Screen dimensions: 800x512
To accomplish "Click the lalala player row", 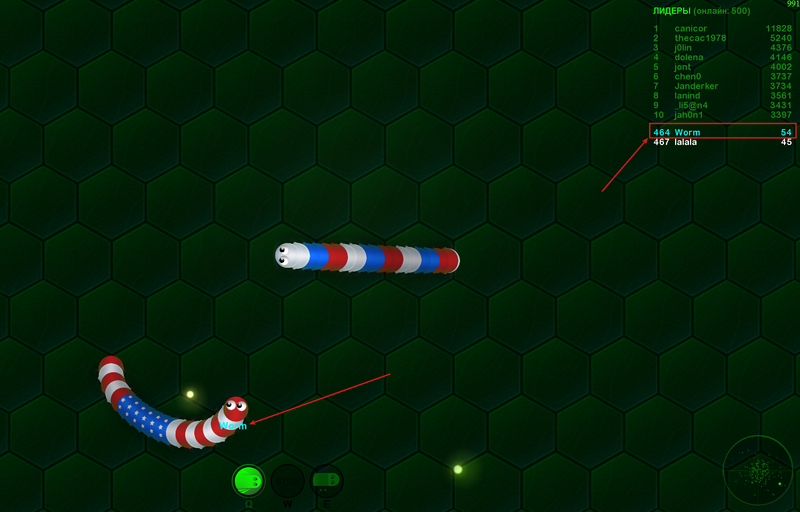I will click(x=722, y=142).
